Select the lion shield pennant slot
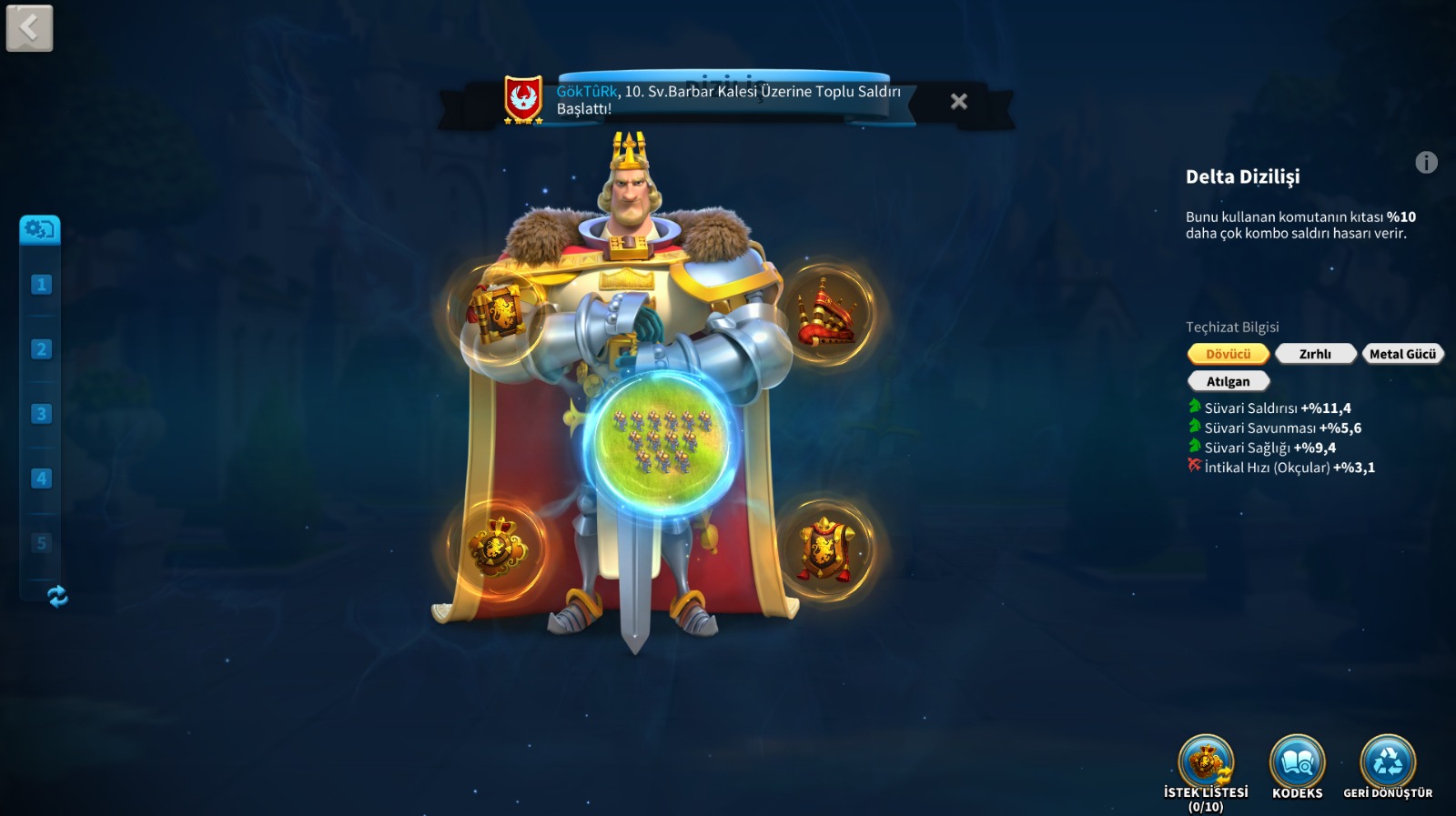Screen dimensions: 1456x816 [825, 548]
